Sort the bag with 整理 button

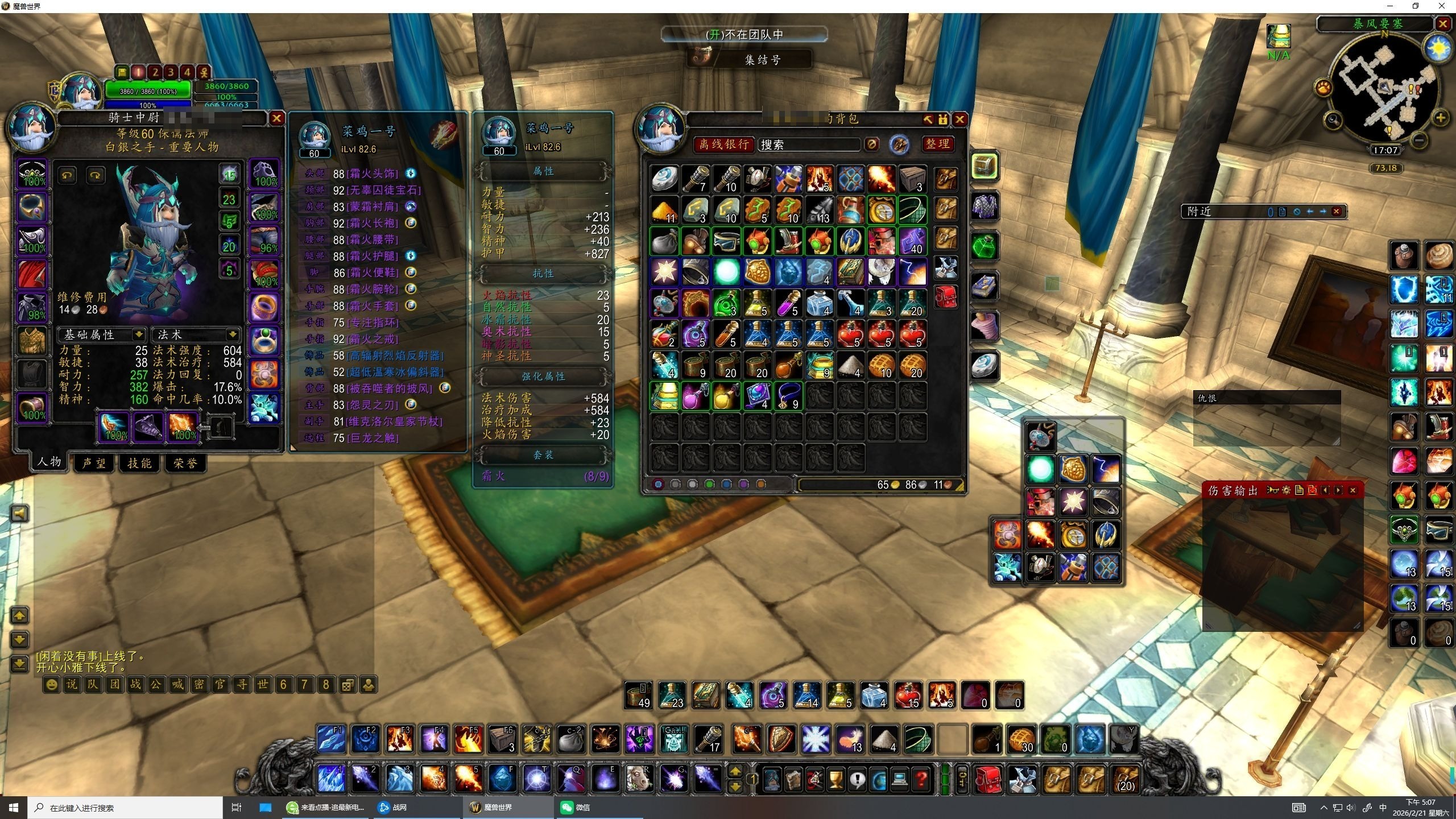coord(937,144)
